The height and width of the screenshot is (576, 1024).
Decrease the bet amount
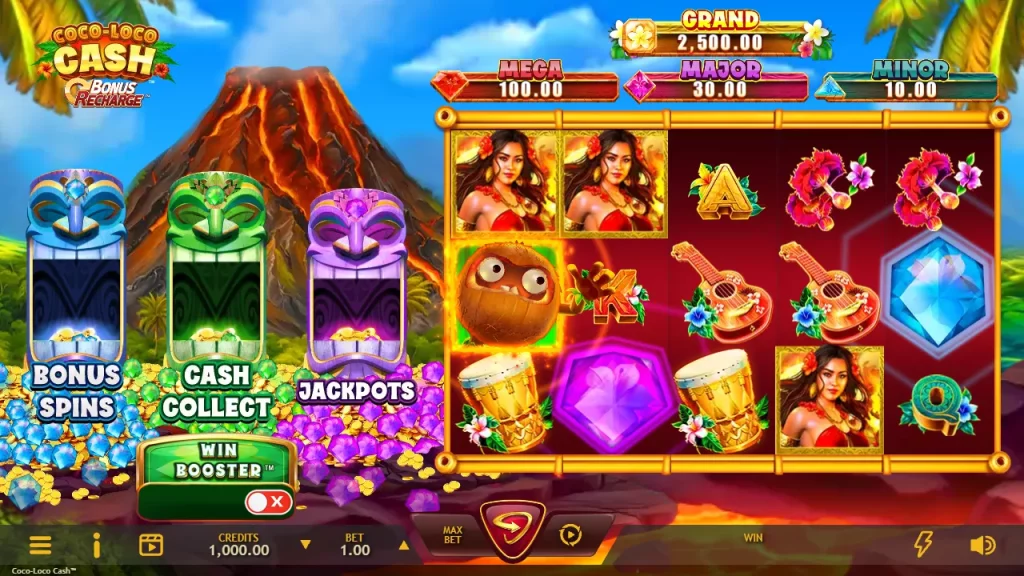306,546
